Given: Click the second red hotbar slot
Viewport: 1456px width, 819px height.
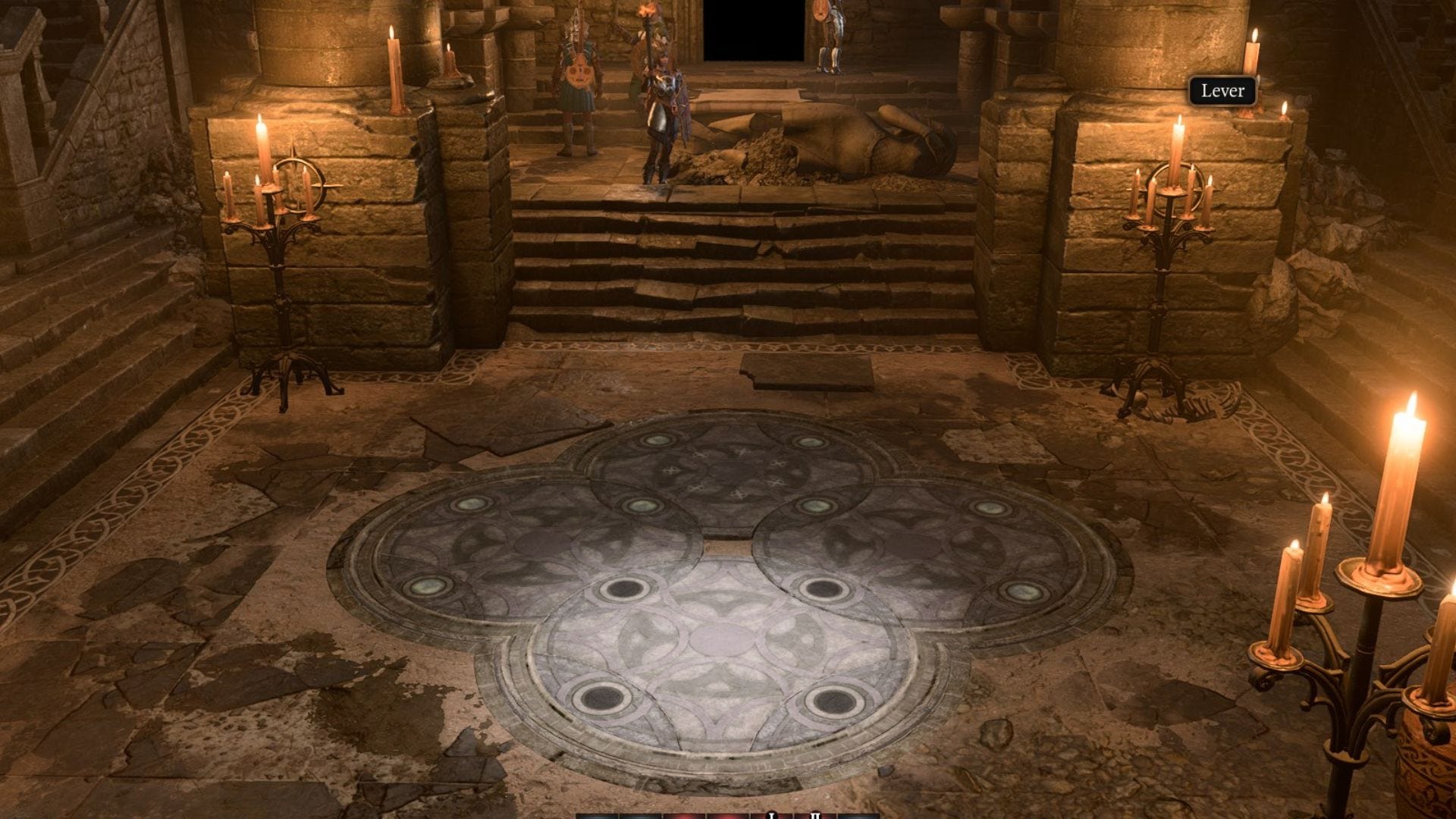Looking at the screenshot, I should 728,814.
